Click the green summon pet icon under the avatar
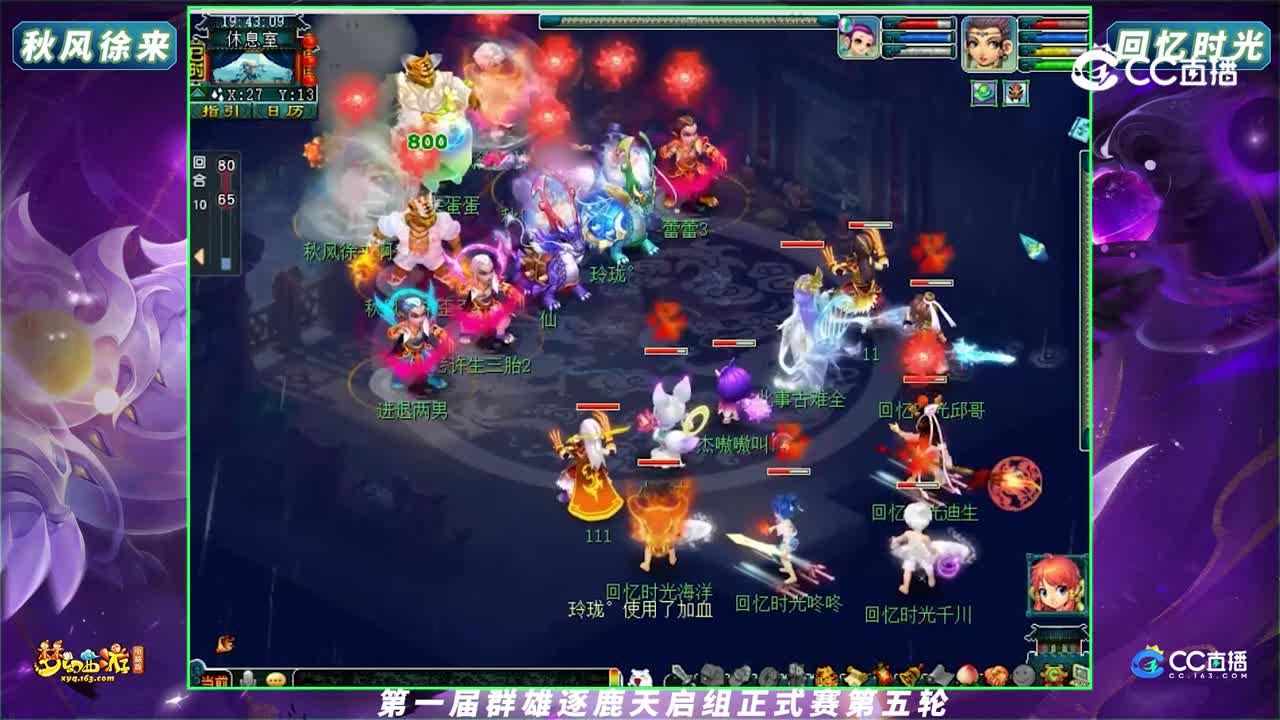Image resolution: width=1280 pixels, height=720 pixels. [984, 92]
